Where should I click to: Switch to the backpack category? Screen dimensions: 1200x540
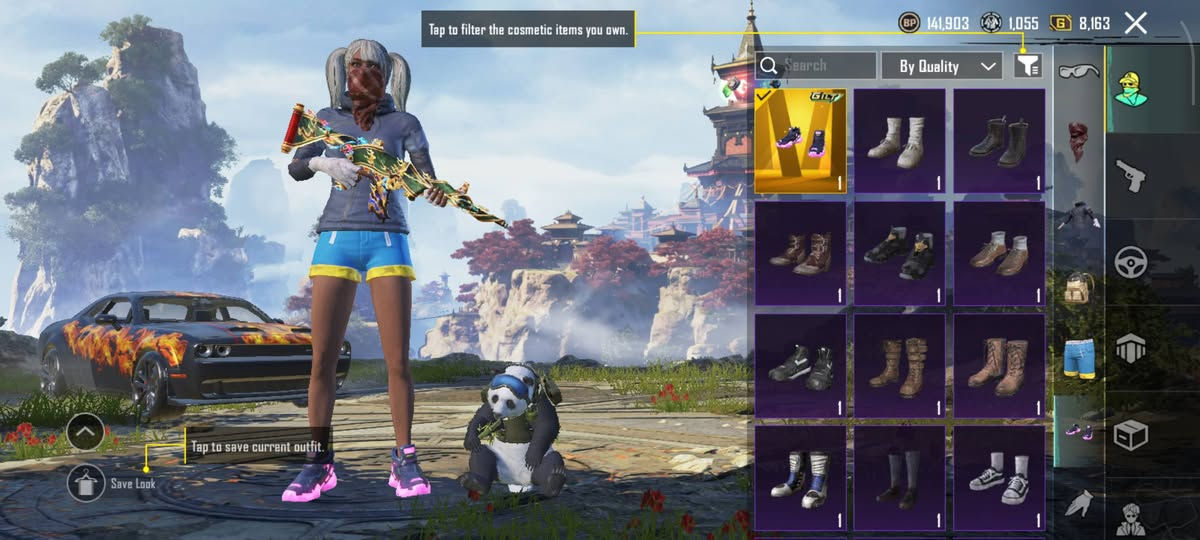click(x=1078, y=285)
